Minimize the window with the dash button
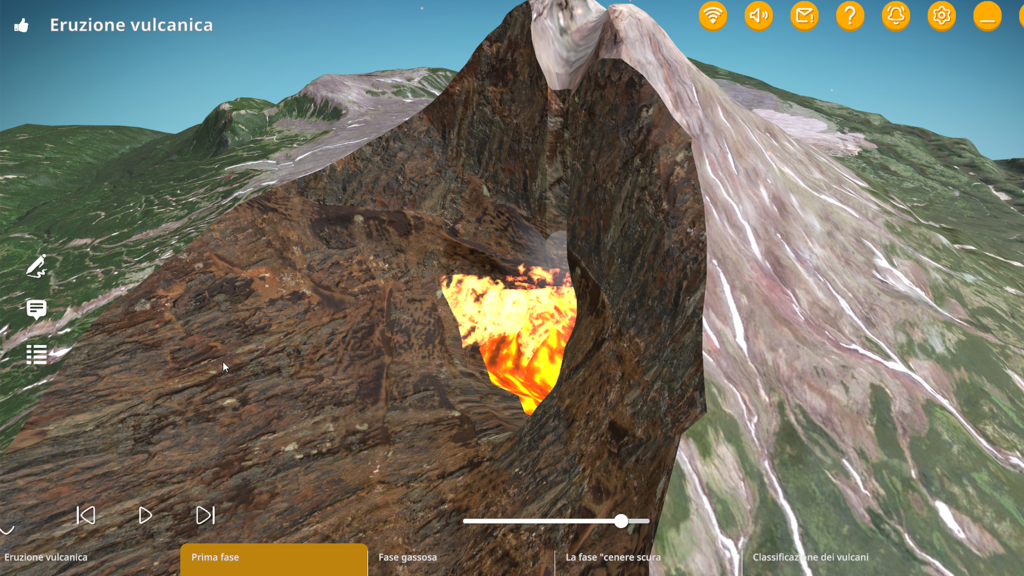 [987, 15]
